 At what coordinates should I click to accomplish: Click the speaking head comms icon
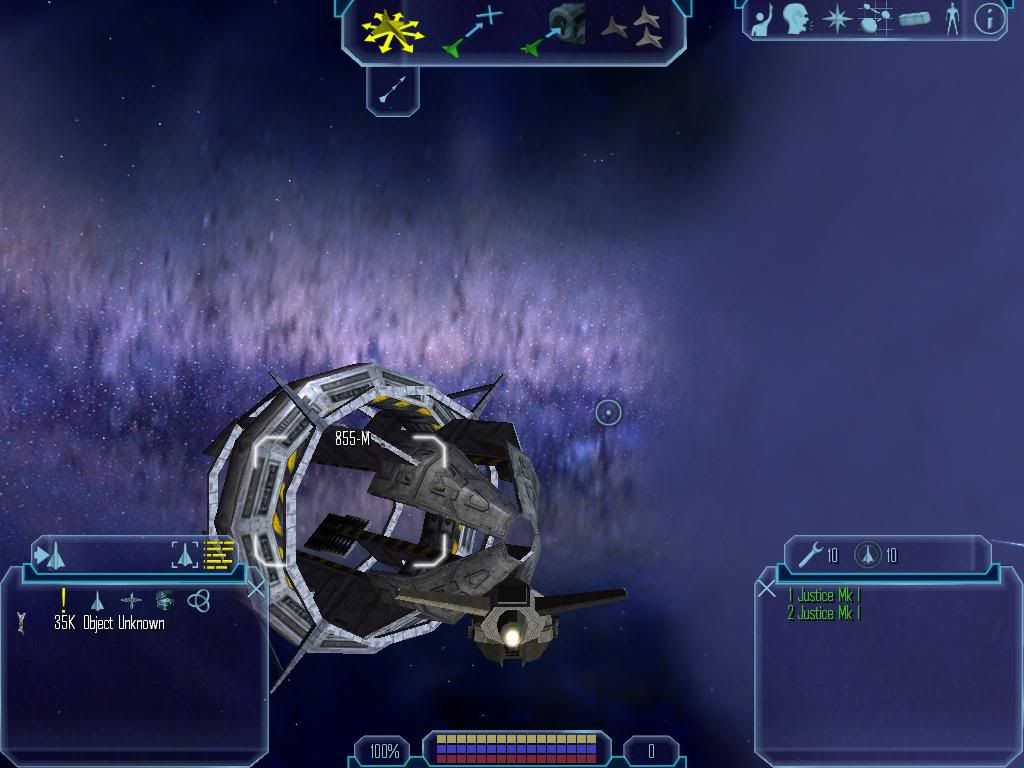797,19
